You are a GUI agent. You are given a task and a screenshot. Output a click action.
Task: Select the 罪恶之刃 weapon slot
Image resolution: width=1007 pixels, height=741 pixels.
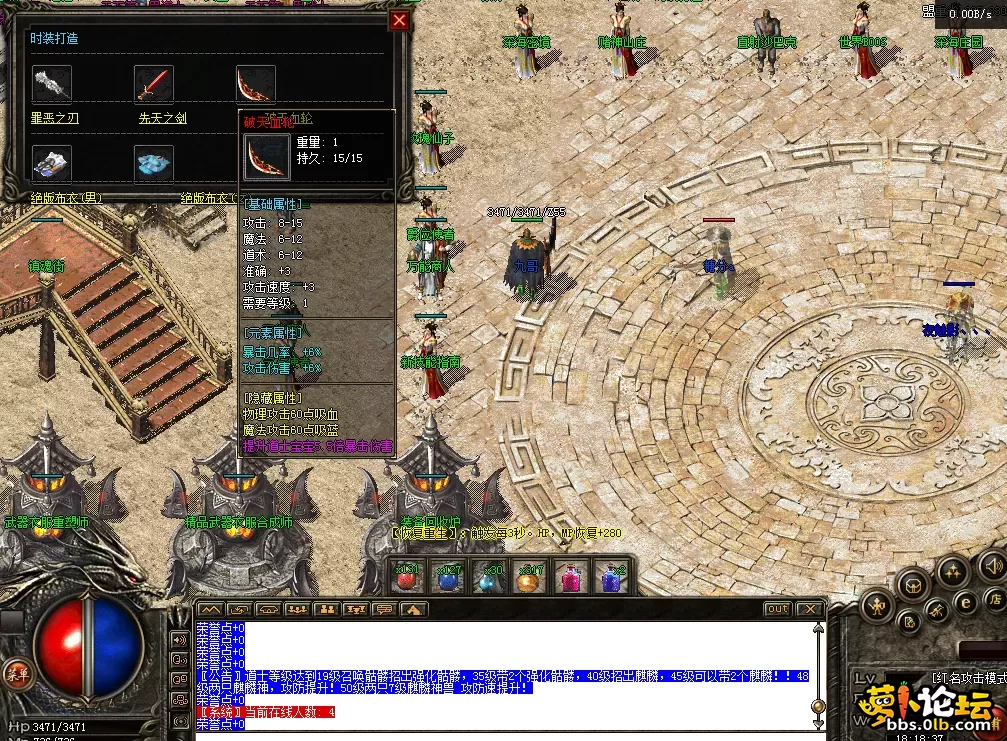coord(52,84)
